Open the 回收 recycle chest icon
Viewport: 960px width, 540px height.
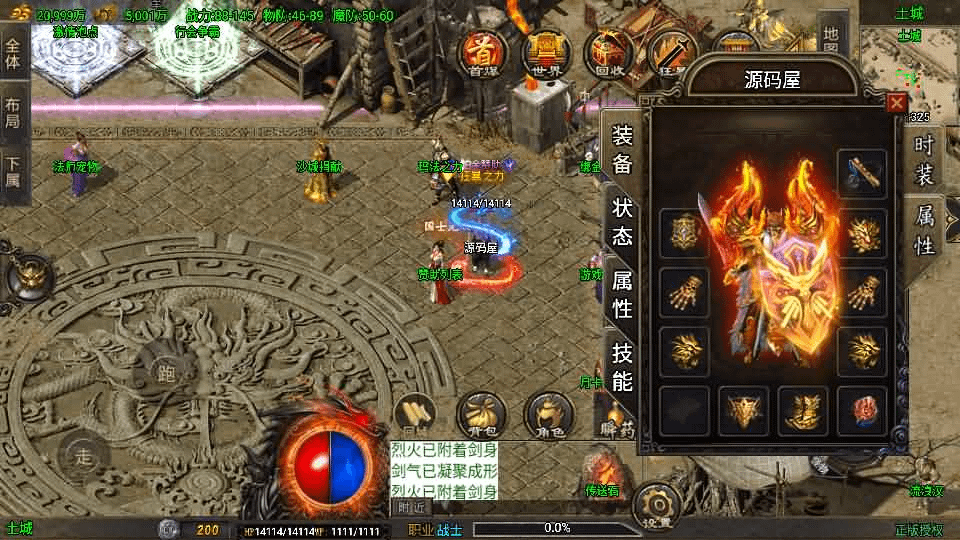click(609, 52)
